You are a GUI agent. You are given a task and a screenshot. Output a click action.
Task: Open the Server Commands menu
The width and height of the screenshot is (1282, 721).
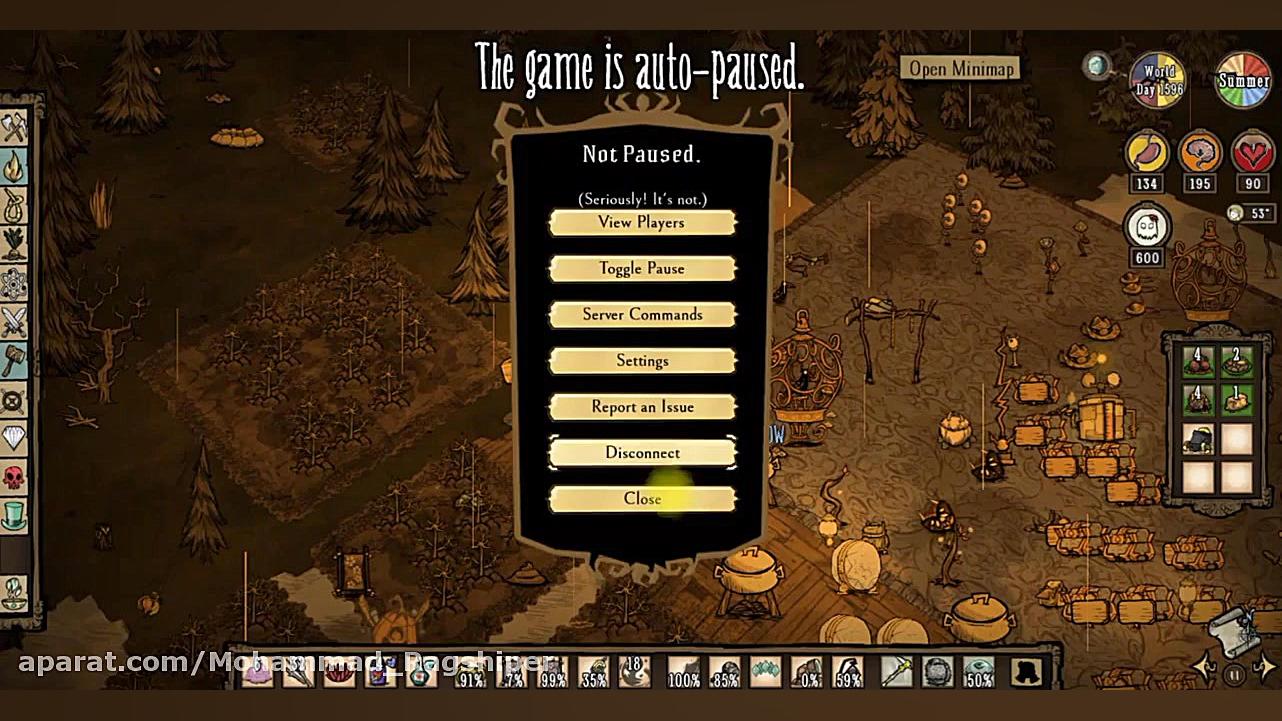(x=642, y=315)
